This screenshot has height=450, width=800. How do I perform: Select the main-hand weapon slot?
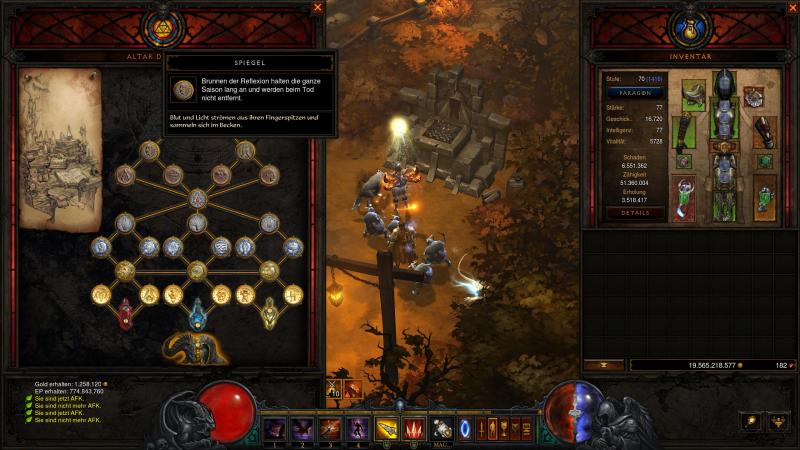[684, 197]
